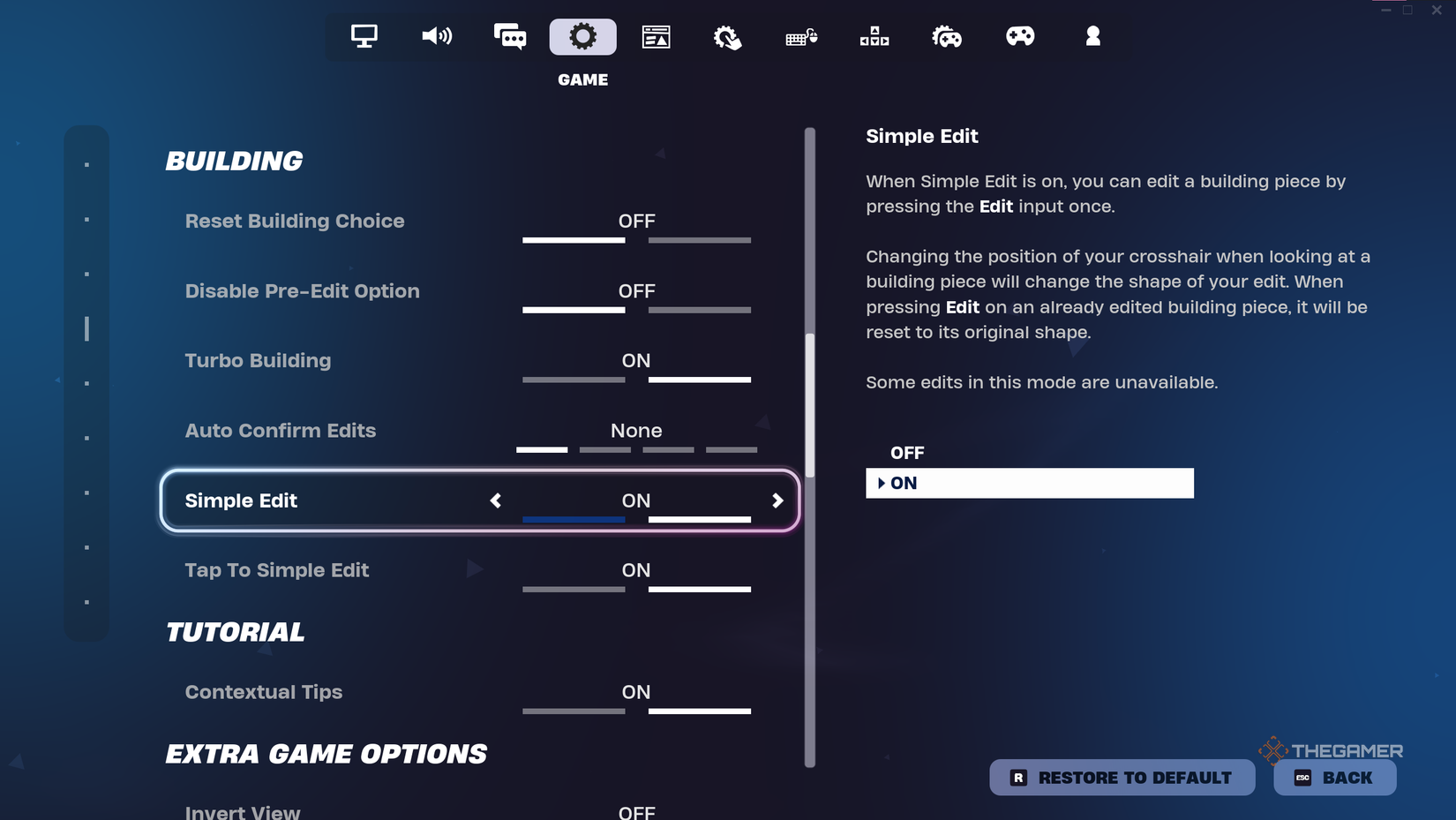
Task: Open the Social chat settings icon
Action: pos(510,36)
